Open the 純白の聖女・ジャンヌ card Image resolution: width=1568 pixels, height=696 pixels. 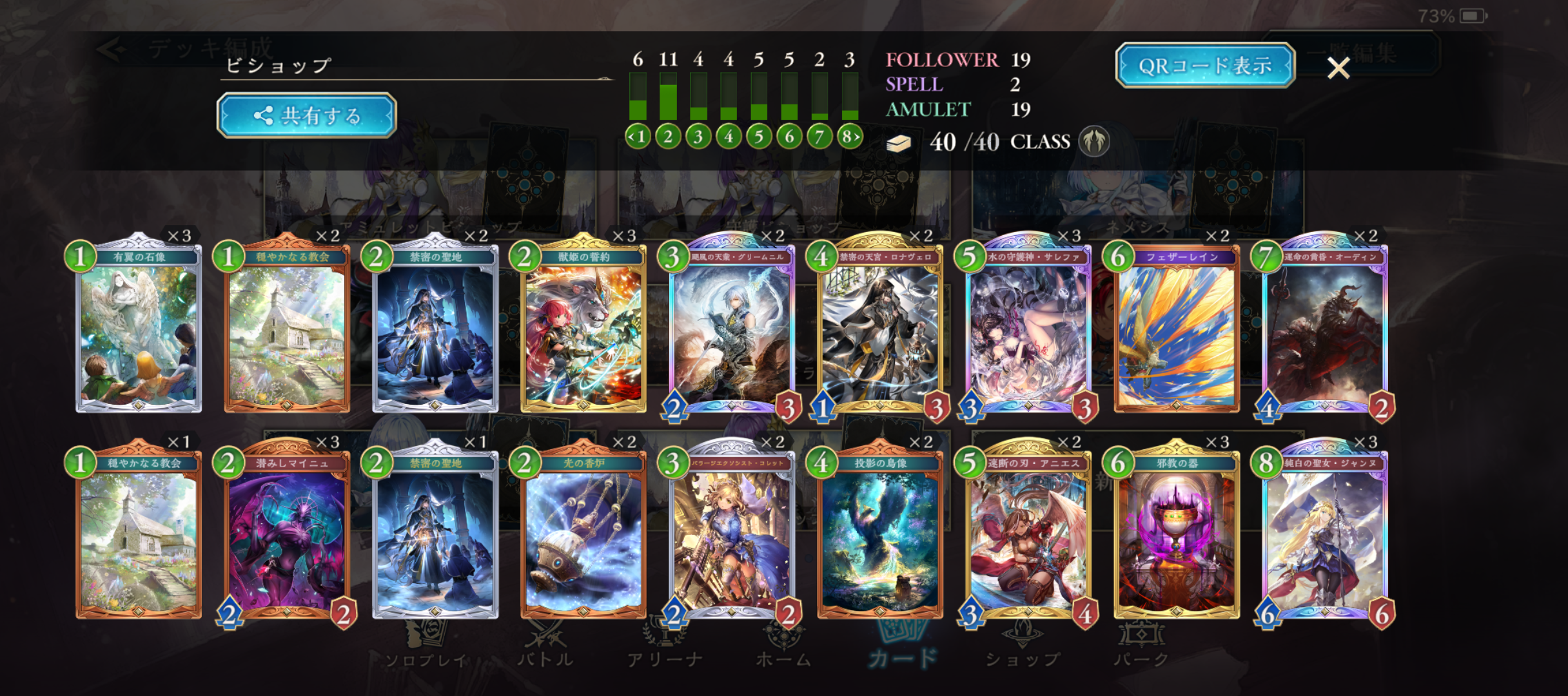point(1325,535)
